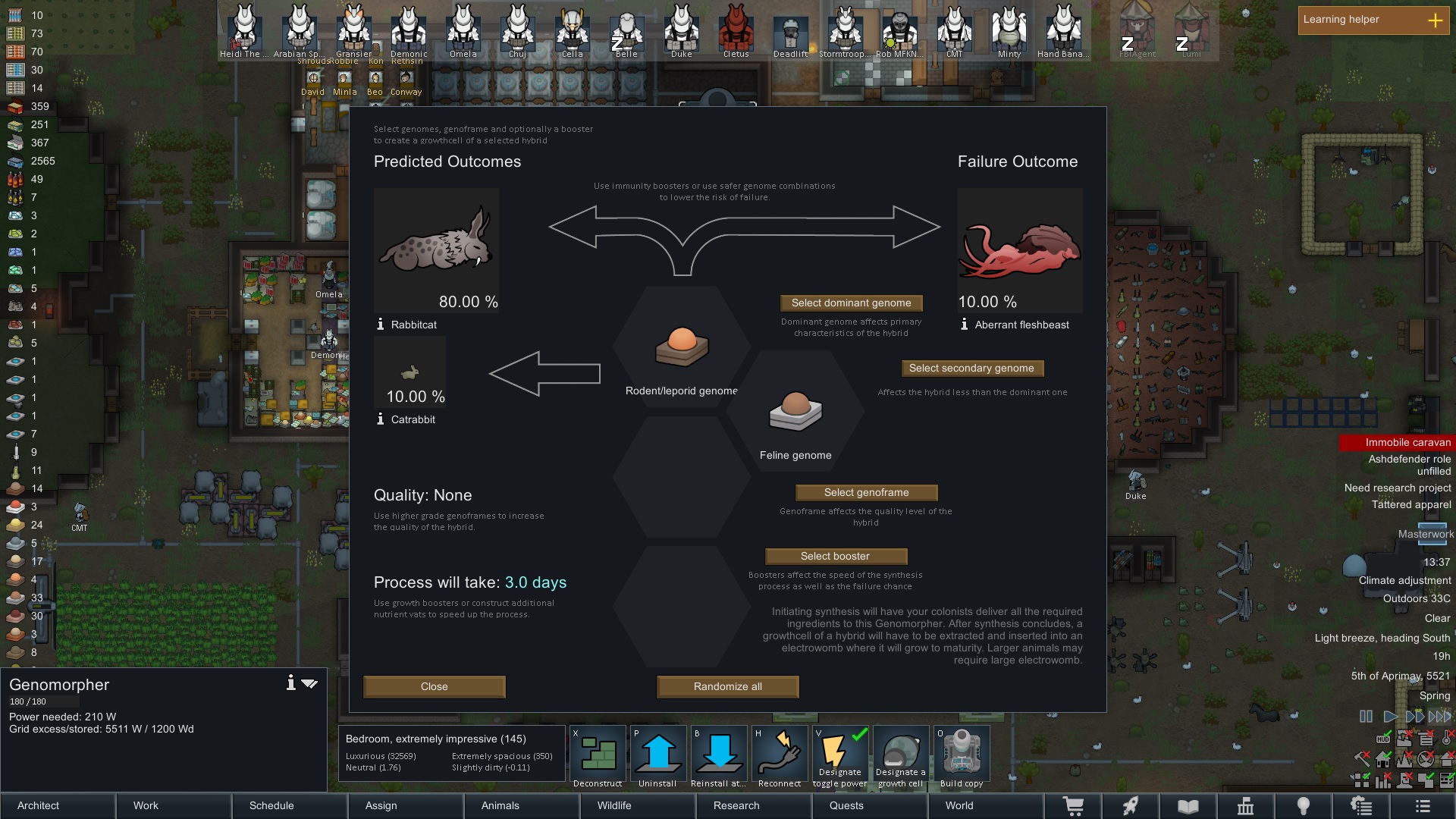Select the Reinstall at... gizmo
The image size is (1456, 819).
[x=718, y=752]
